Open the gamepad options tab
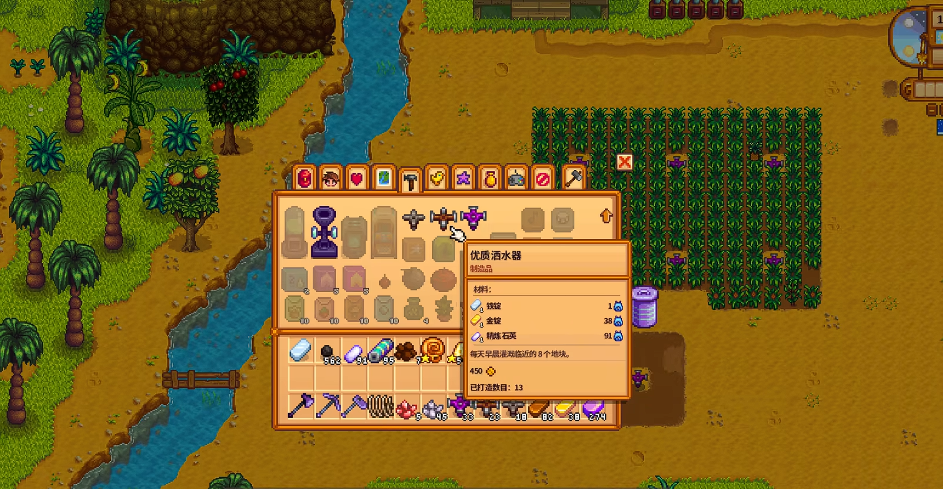 (x=516, y=178)
